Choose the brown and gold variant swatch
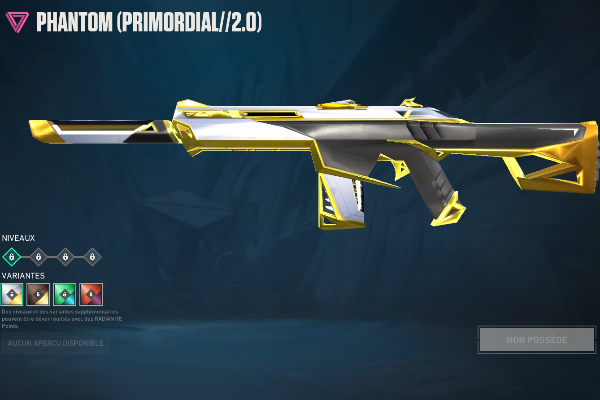Screen dimensions: 600x400 pos(39,294)
